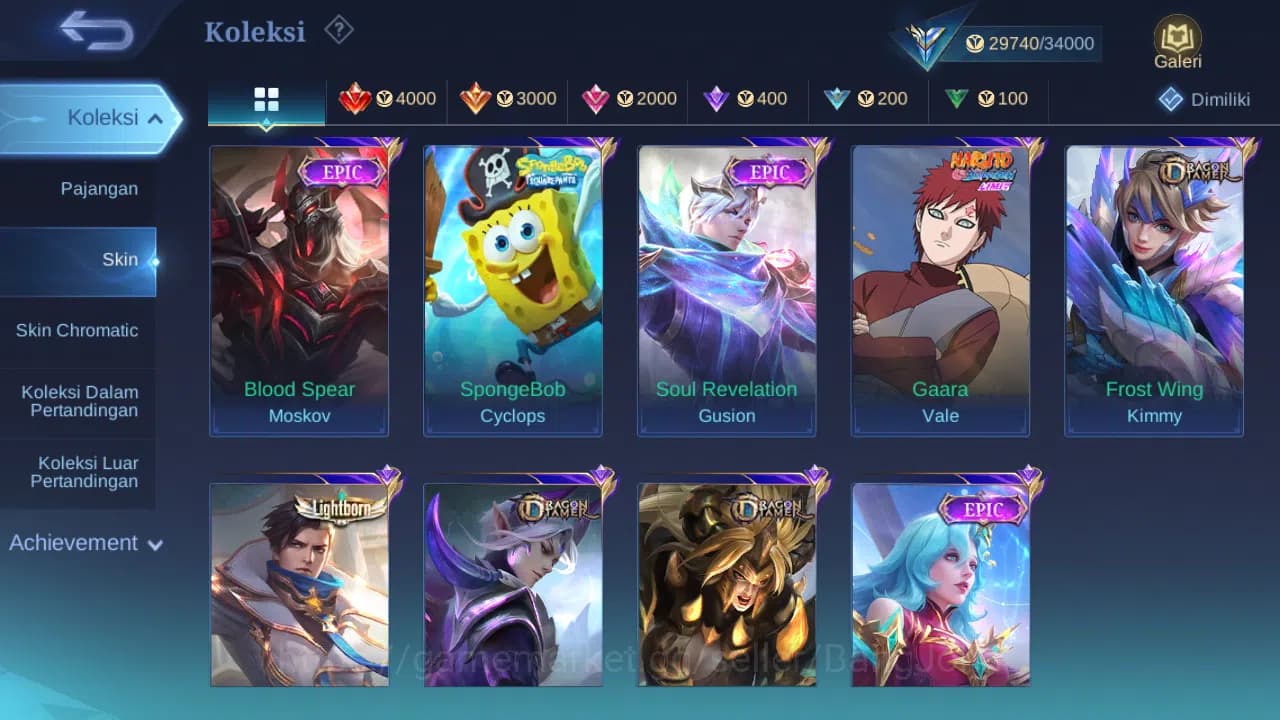Click the back arrow icon
This screenshot has height=720, width=1280.
(85, 31)
